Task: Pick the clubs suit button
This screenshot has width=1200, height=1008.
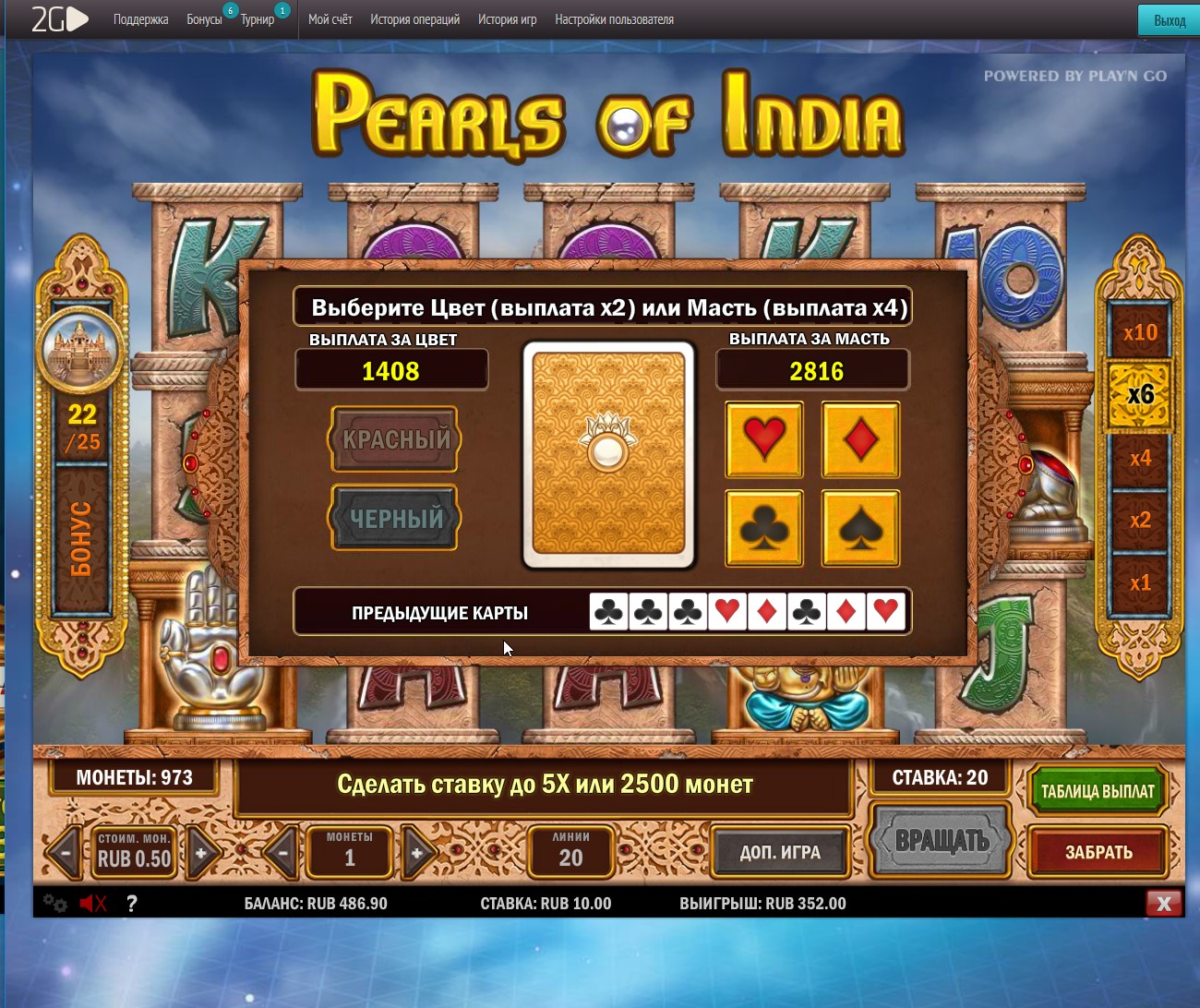Action: click(x=763, y=528)
